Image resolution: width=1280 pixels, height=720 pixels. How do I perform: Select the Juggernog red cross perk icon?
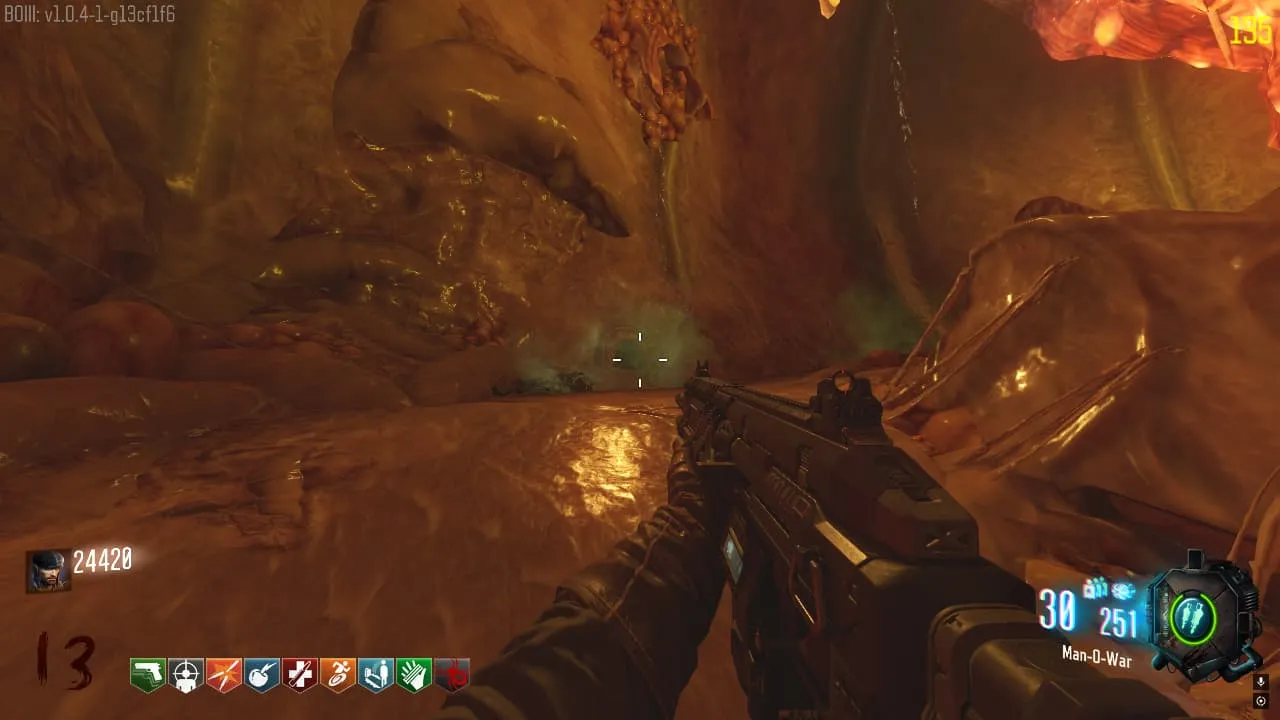coord(299,675)
